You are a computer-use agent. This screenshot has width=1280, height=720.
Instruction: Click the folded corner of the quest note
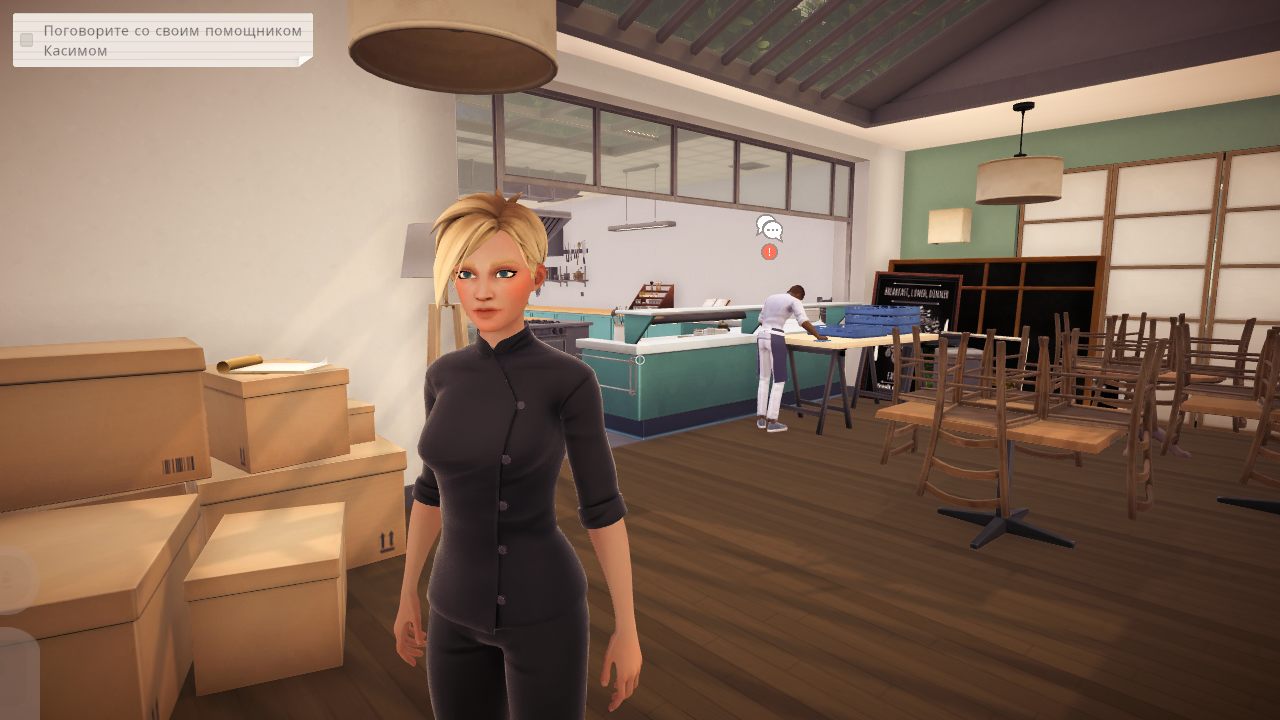pos(303,60)
